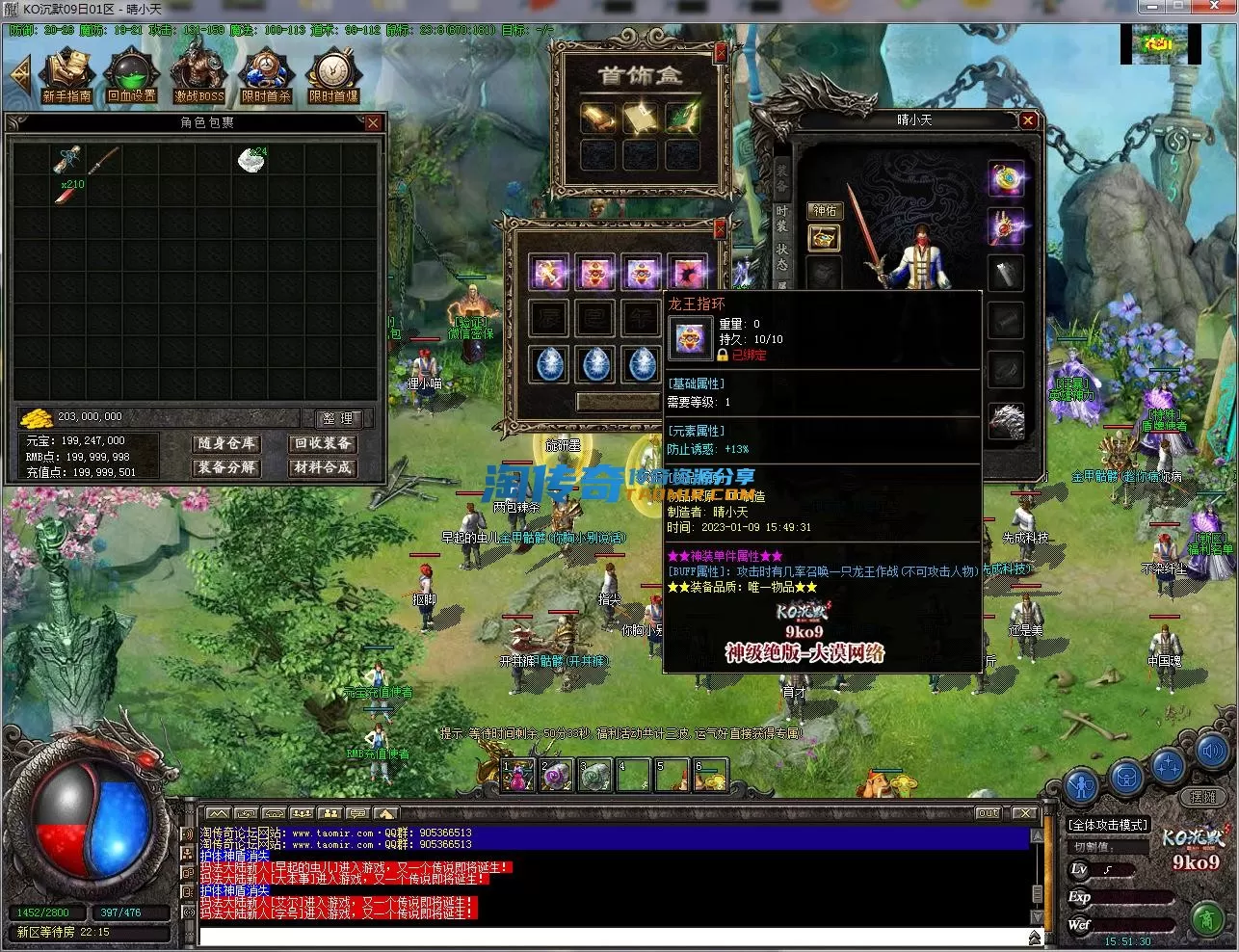Open the 随身仓库 portable warehouse
The image size is (1239, 952).
[x=226, y=443]
